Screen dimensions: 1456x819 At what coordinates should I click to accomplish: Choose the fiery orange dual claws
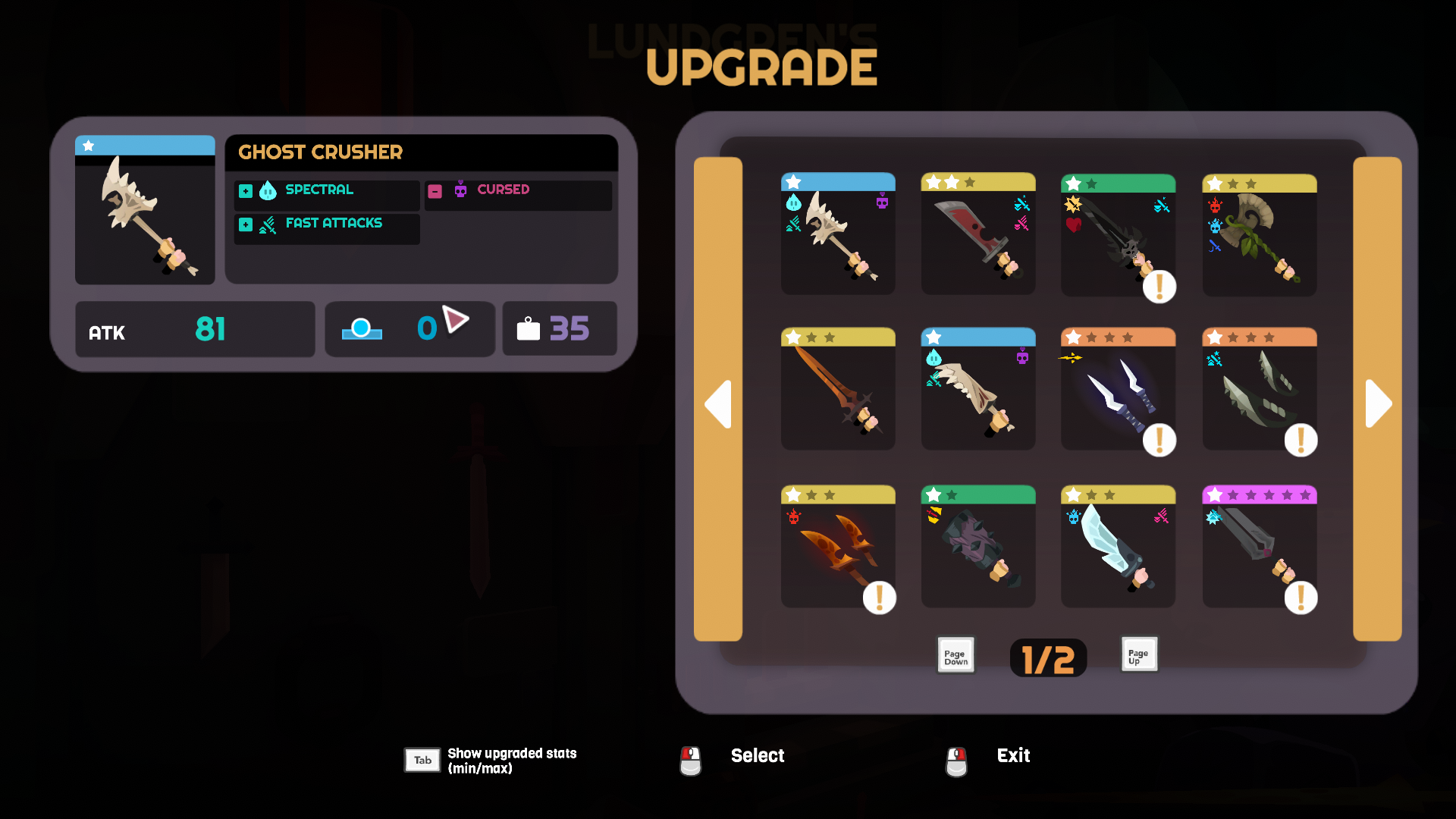click(x=838, y=548)
